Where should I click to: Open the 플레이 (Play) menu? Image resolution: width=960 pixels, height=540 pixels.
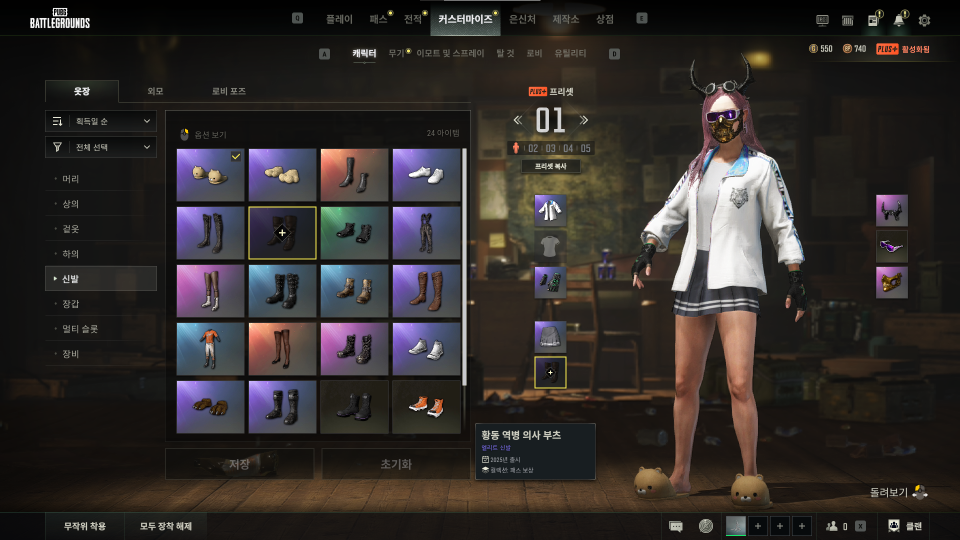[x=339, y=19]
